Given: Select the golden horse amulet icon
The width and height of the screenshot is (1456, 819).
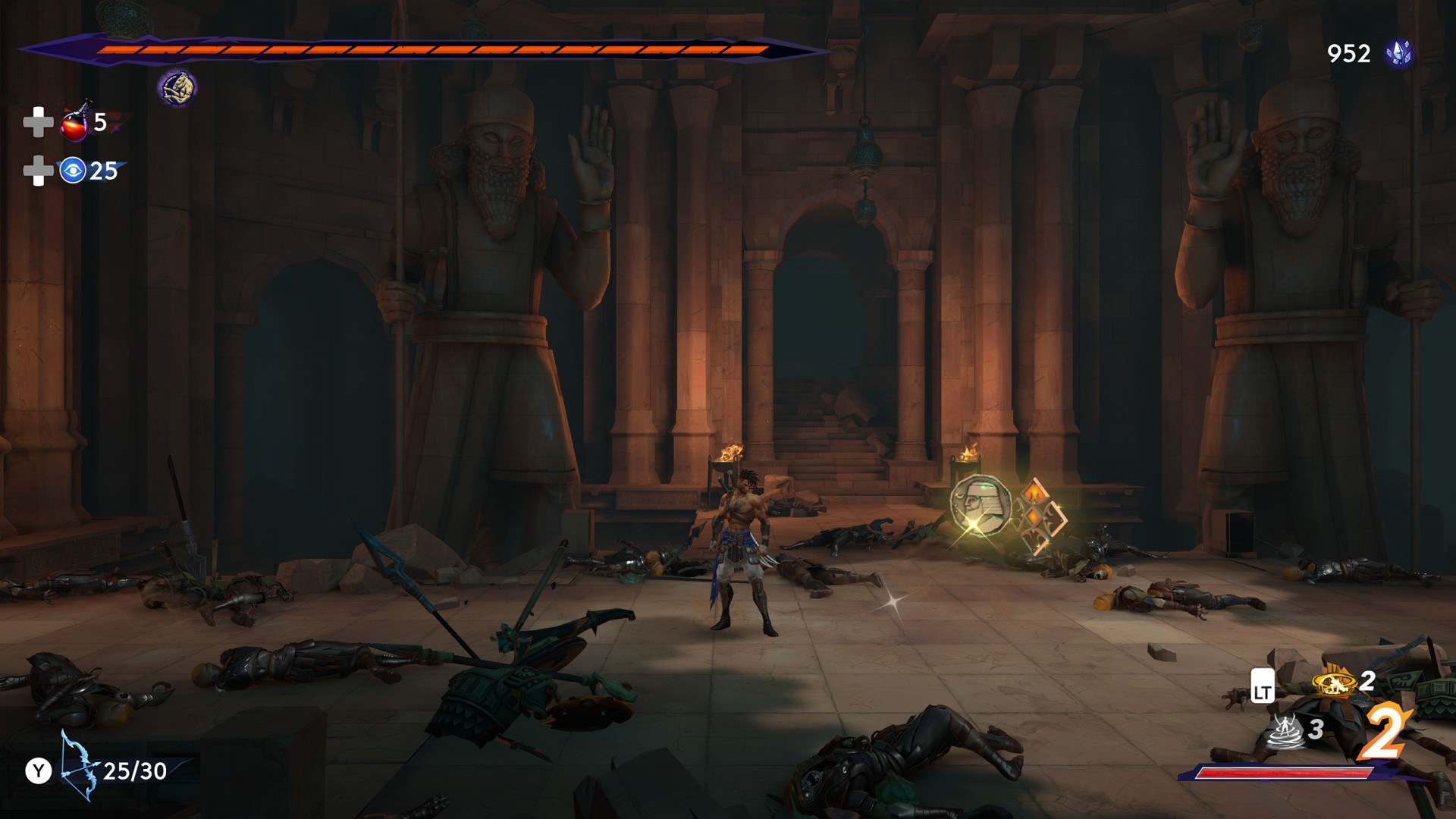Looking at the screenshot, I should 177,88.
